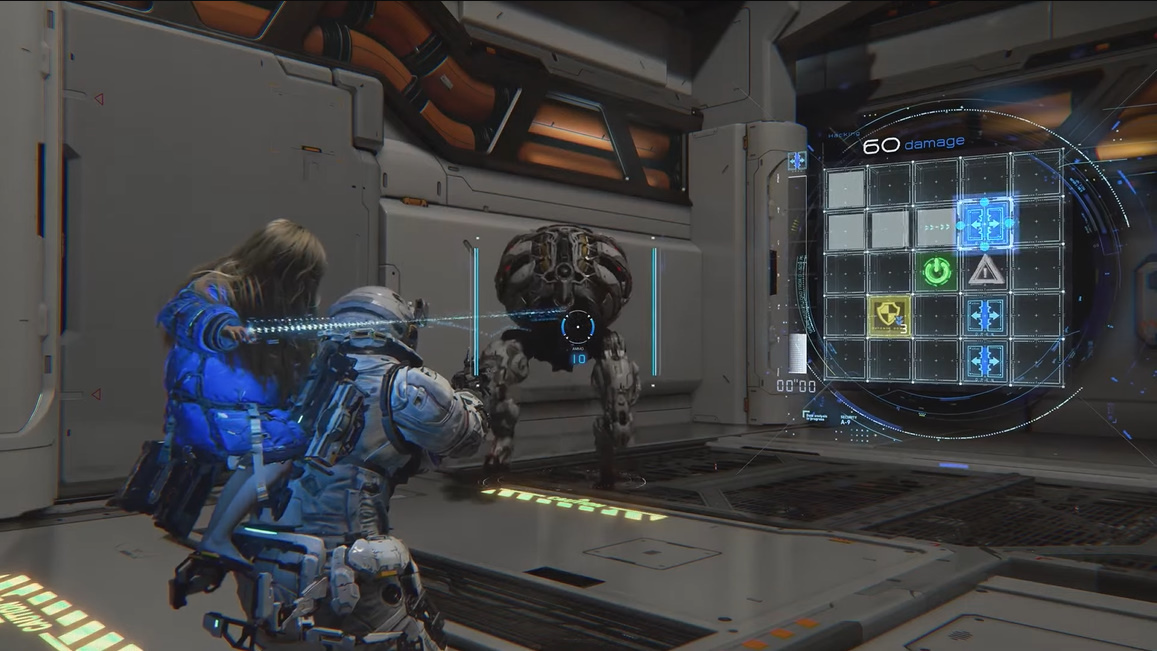This screenshot has height=651, width=1157.
Task: Select the green power node tile
Action: pyautogui.click(x=937, y=270)
